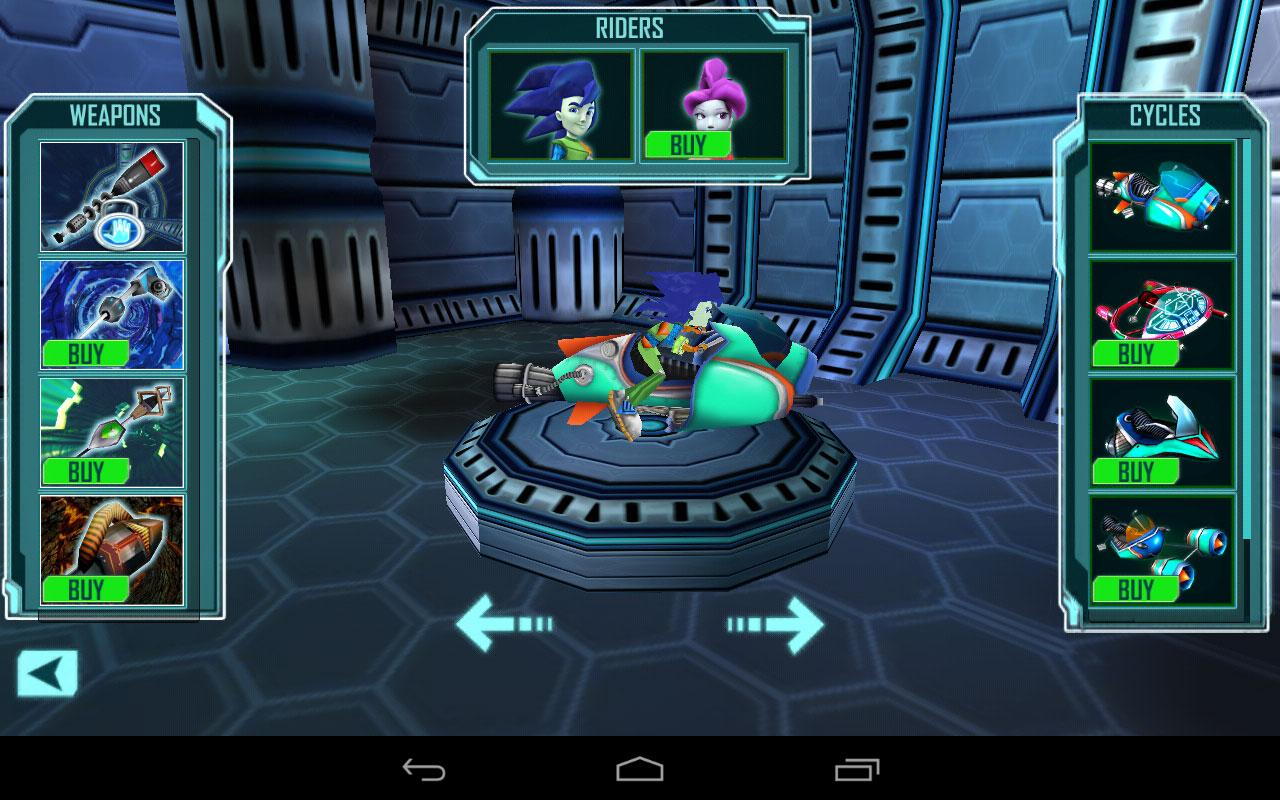Select the top cycle in the Cycles panel
Image resolution: width=1280 pixels, height=800 pixels.
(x=1160, y=195)
